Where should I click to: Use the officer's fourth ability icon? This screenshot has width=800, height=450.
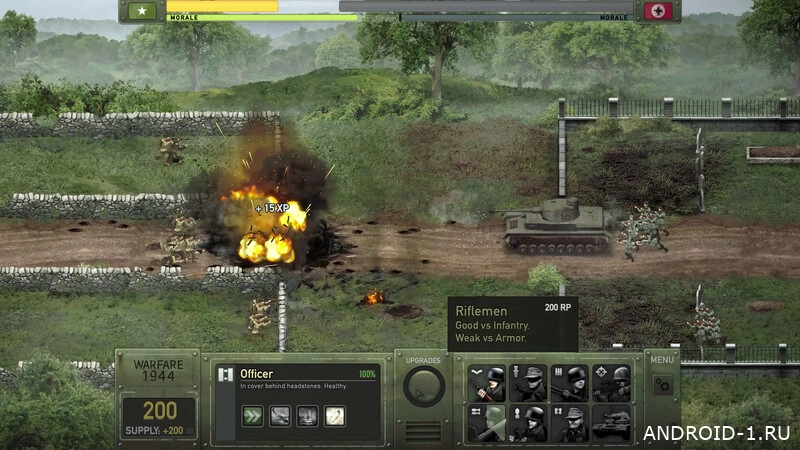[333, 415]
